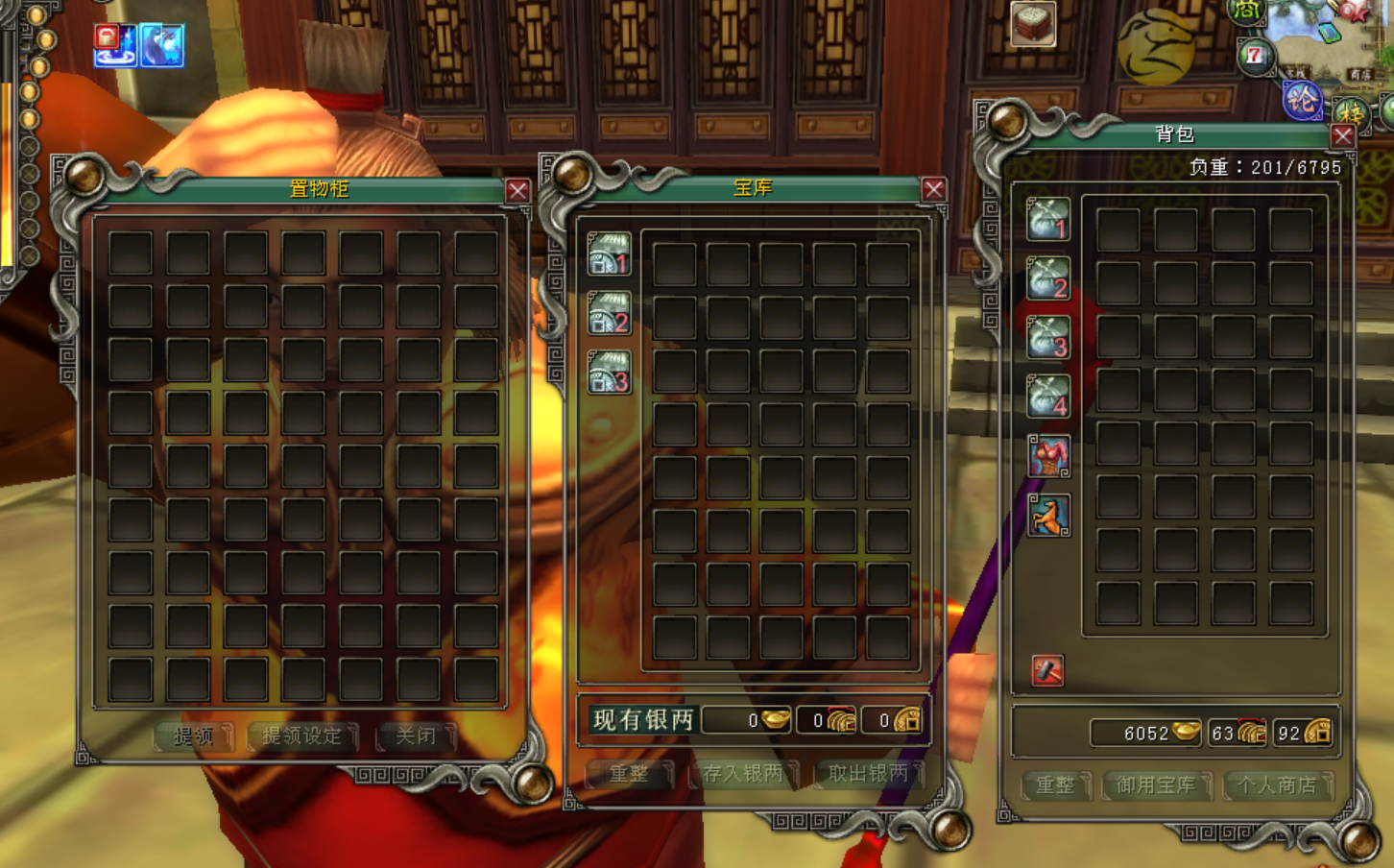Close the 置物柜 locker window
Viewport: 1394px width, 868px height.
[517, 190]
